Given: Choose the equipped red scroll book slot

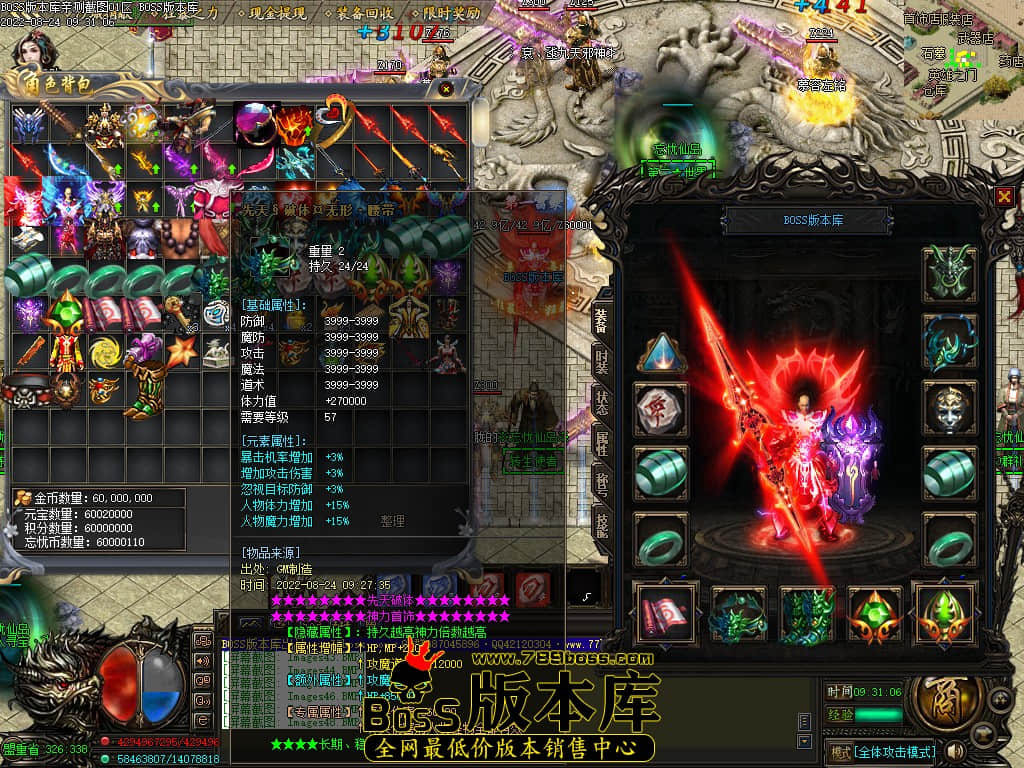Looking at the screenshot, I should 662,613.
